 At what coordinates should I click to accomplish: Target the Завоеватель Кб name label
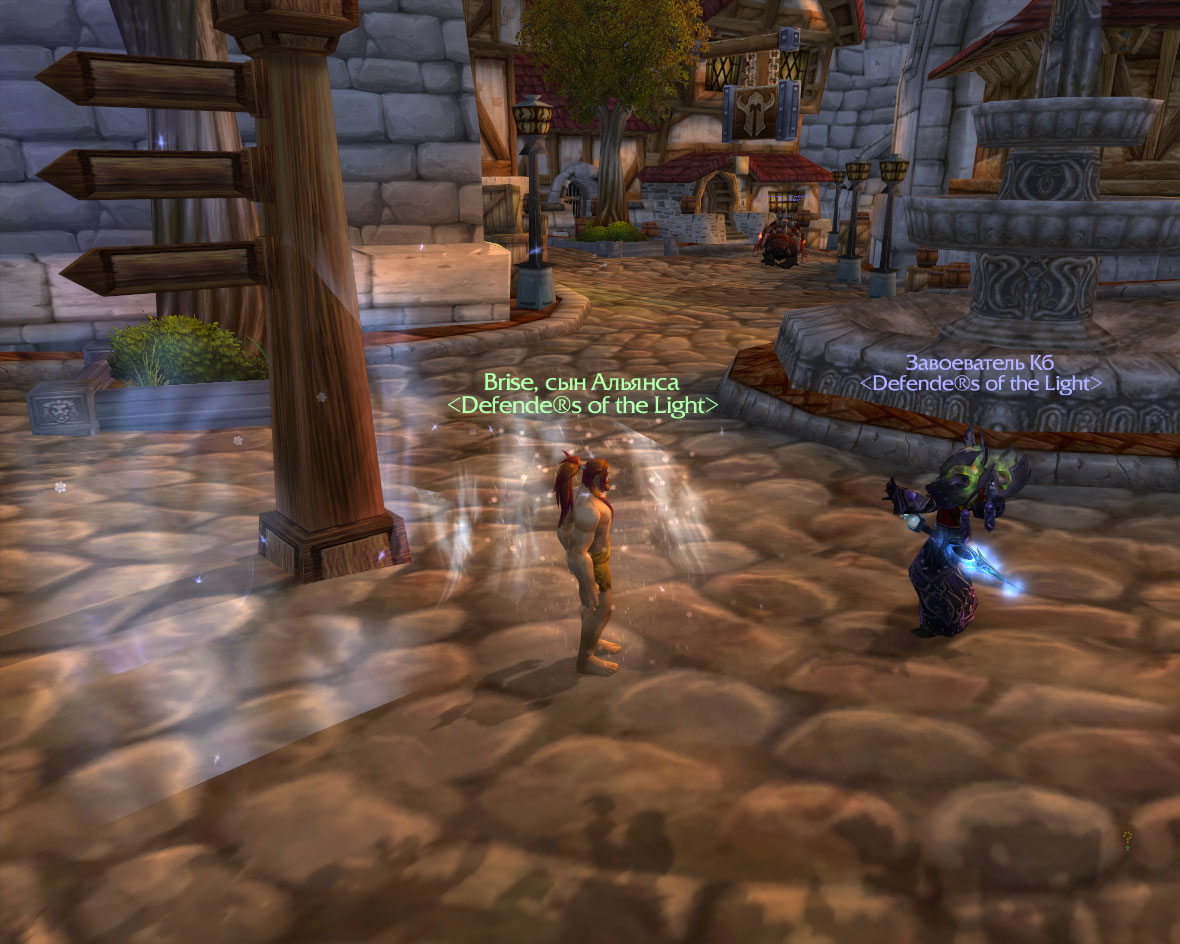tap(979, 362)
